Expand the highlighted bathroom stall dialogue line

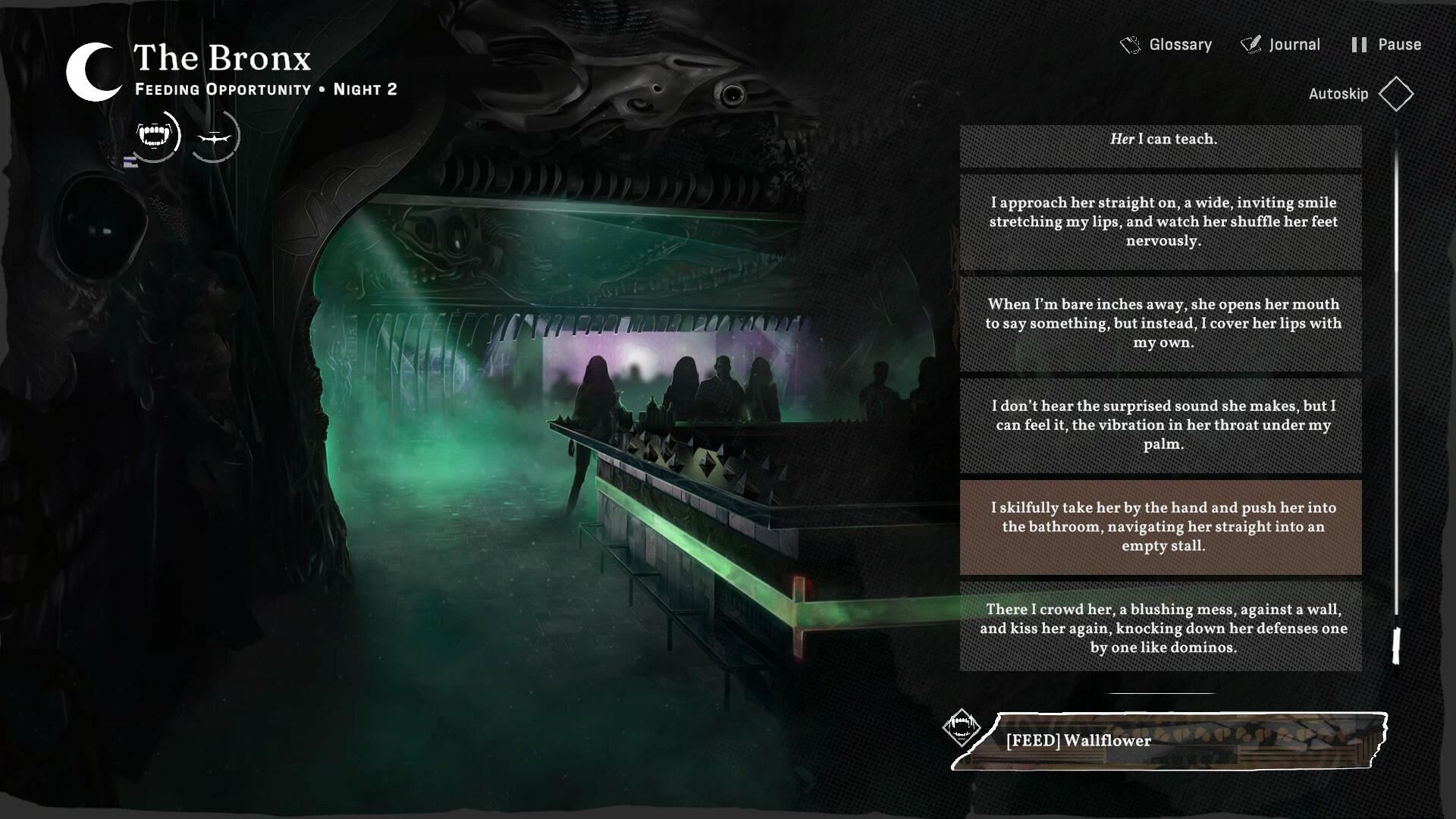[1159, 526]
